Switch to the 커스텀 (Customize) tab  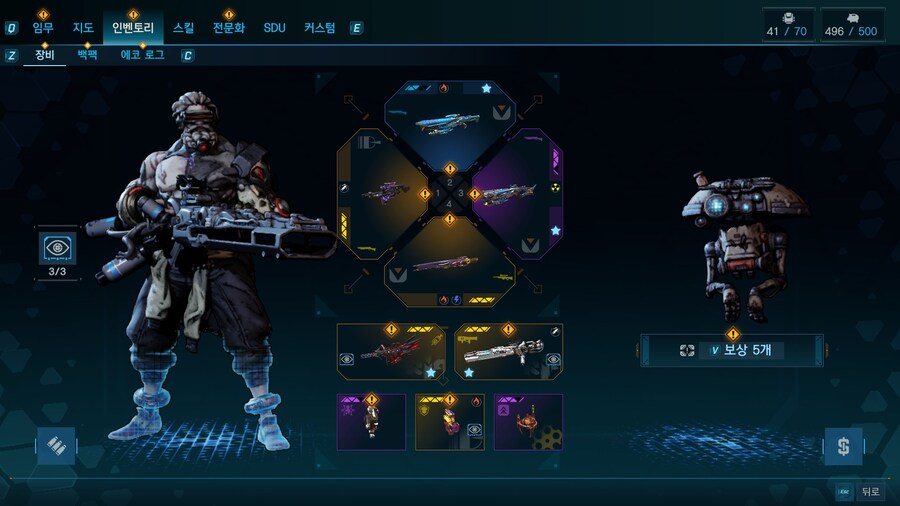pyautogui.click(x=320, y=28)
